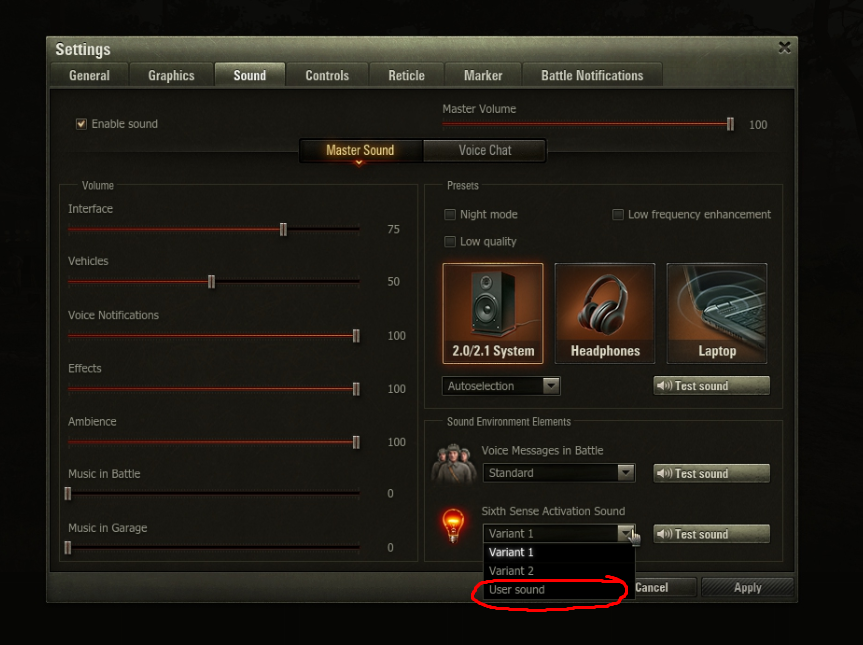Close the Settings window
Screen dimensions: 863x645
tap(784, 47)
